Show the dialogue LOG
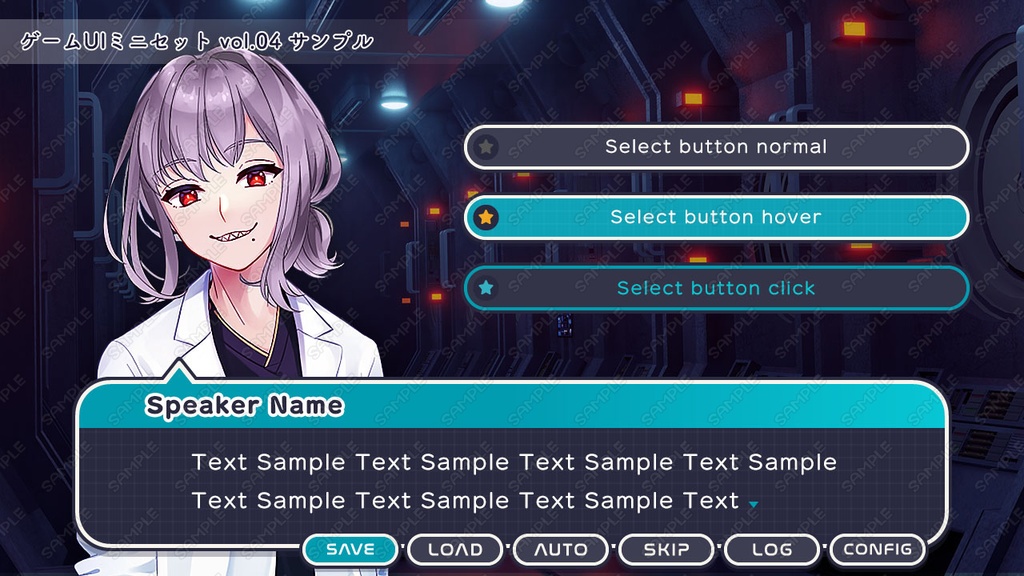Viewport: 1024px width, 576px height. pyautogui.click(x=772, y=549)
